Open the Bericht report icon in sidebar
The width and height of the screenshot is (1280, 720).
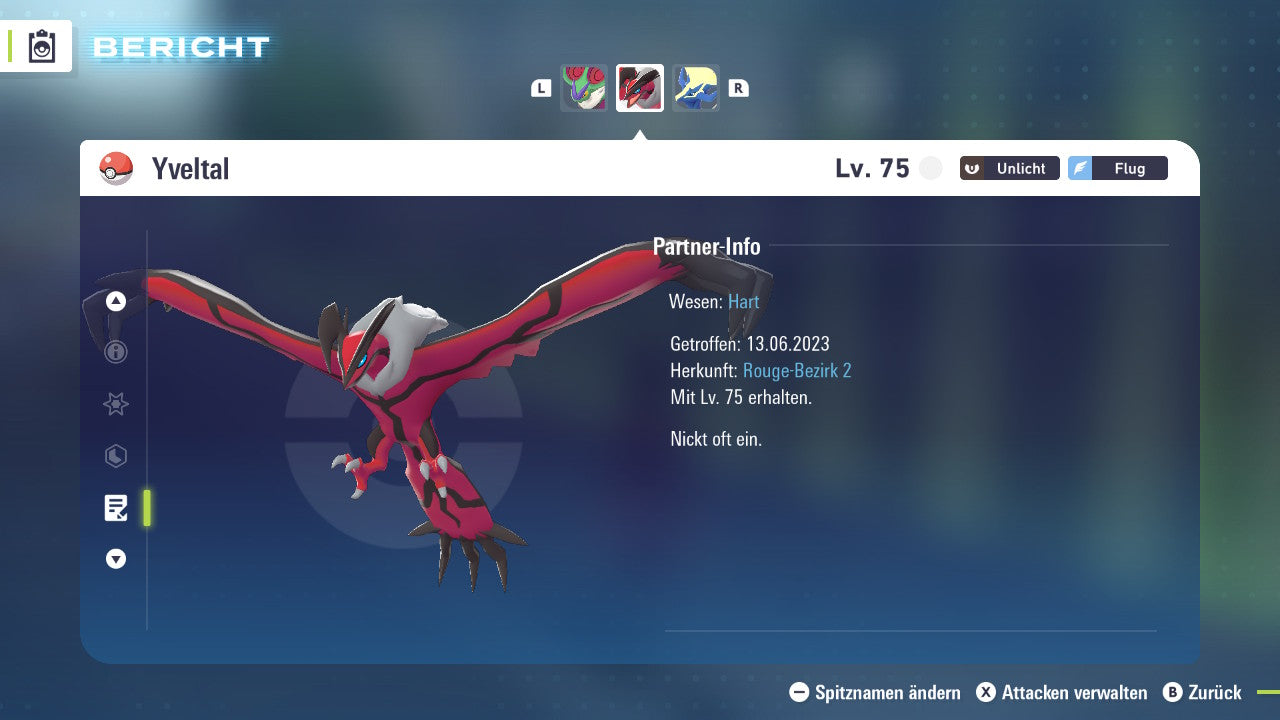coord(115,507)
